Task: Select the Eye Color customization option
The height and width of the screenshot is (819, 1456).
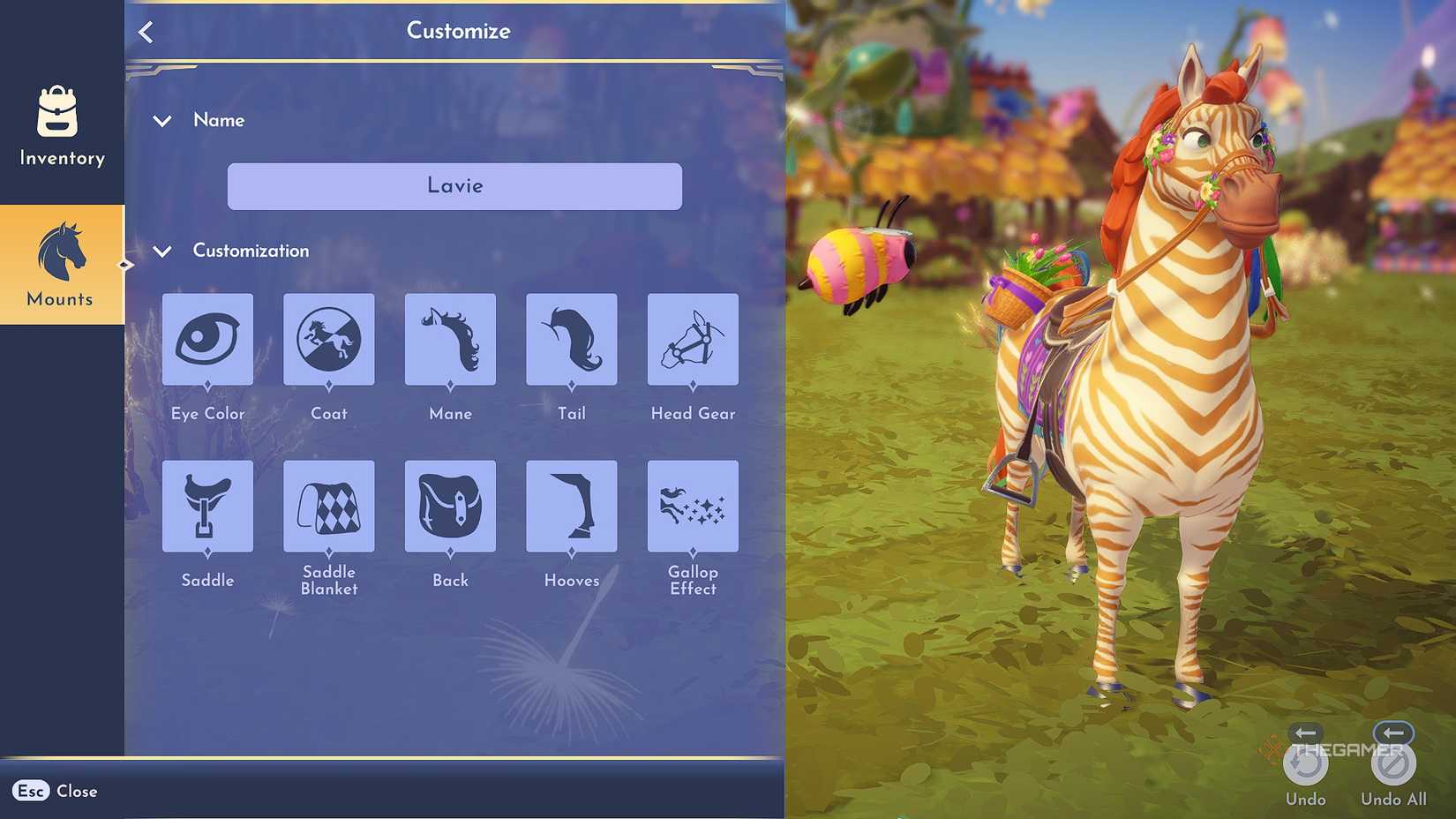Action: [x=207, y=340]
